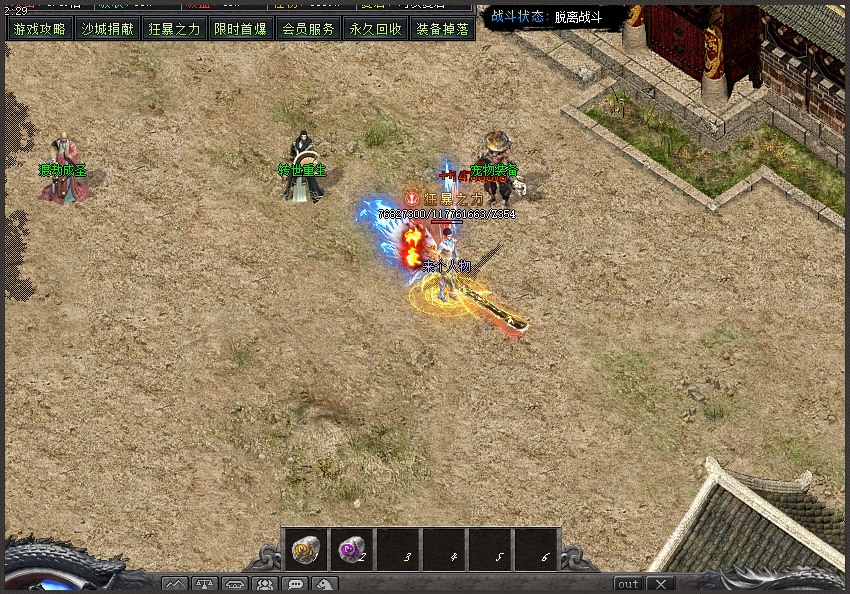
Task: Show the 装备掉落 equipment drops list
Action: point(442,29)
